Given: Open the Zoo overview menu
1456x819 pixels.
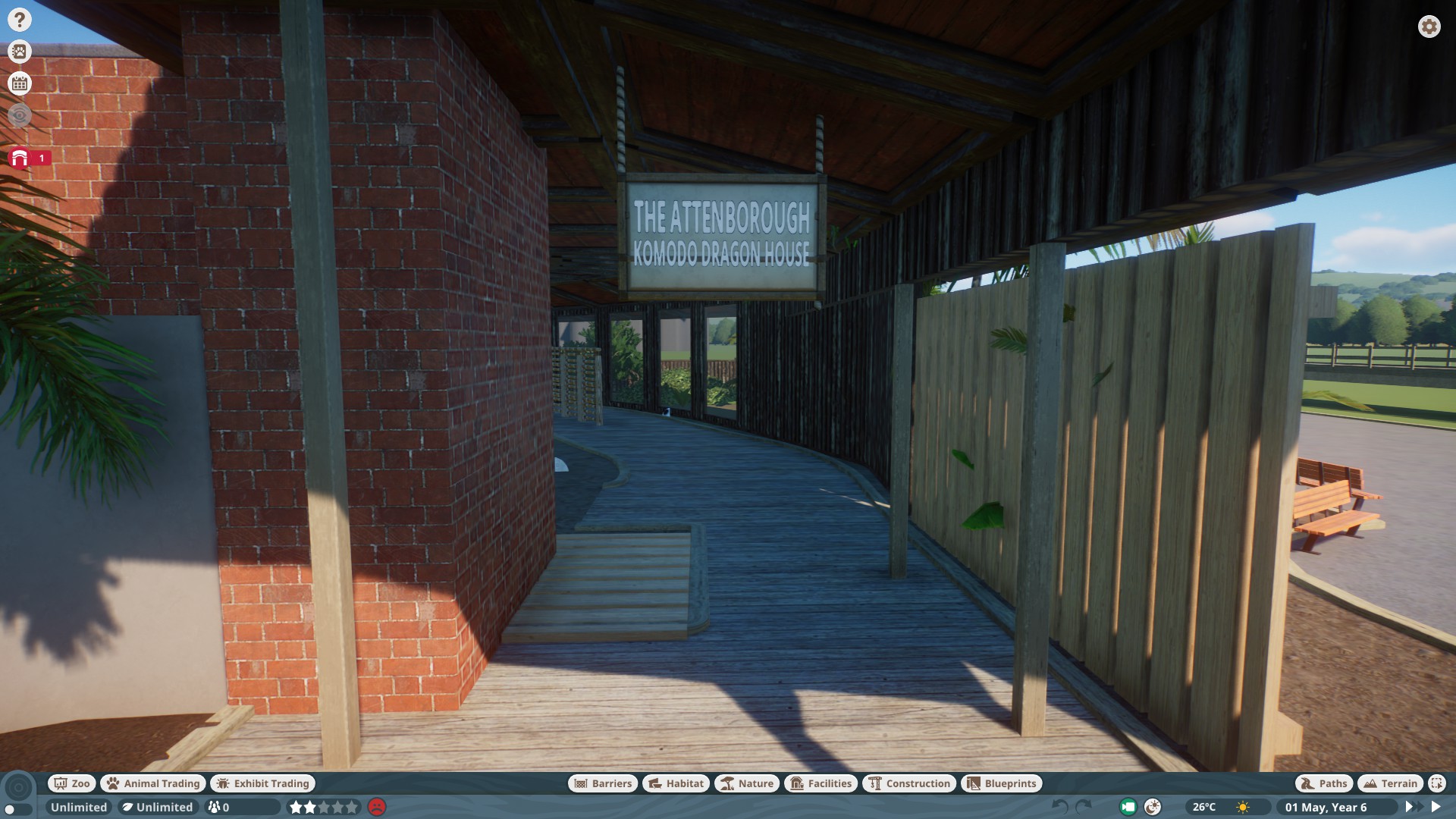Looking at the screenshot, I should coord(71,783).
